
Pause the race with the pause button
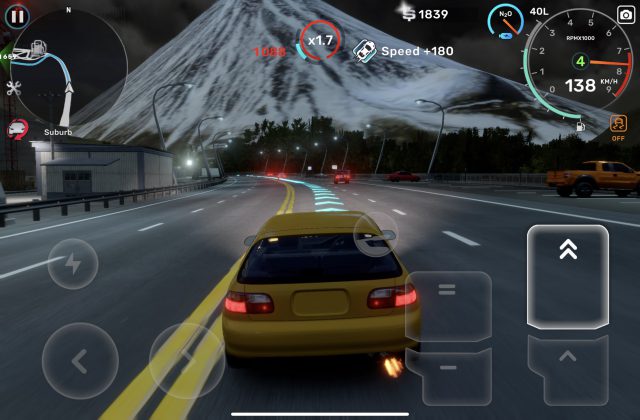pyautogui.click(x=17, y=16)
